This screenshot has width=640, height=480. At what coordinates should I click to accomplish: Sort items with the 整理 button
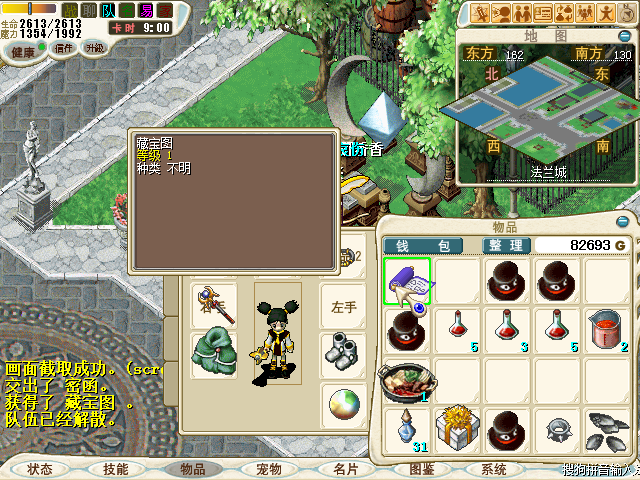pos(505,245)
